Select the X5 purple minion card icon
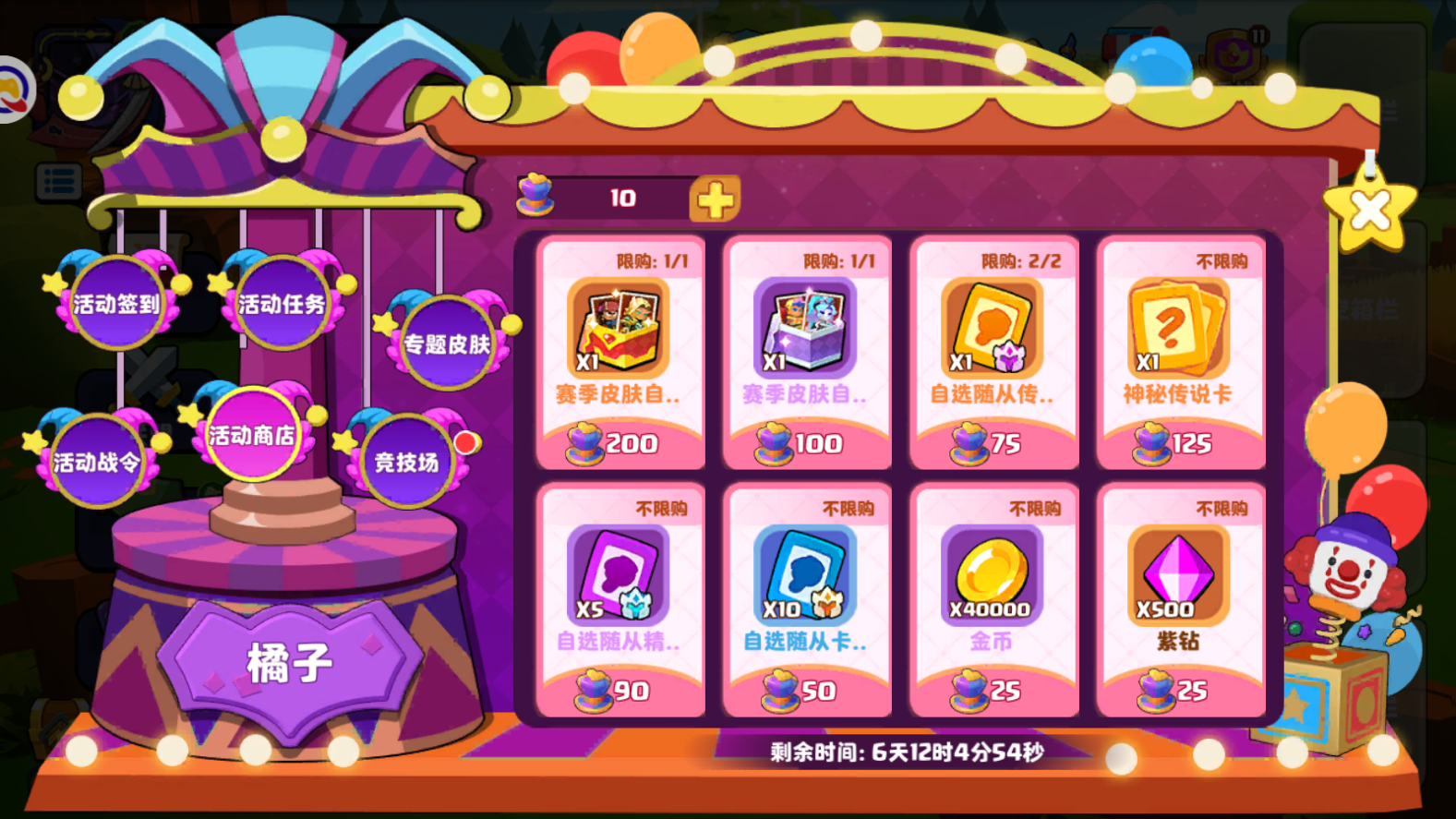The width and height of the screenshot is (1456, 819). pyautogui.click(x=620, y=574)
